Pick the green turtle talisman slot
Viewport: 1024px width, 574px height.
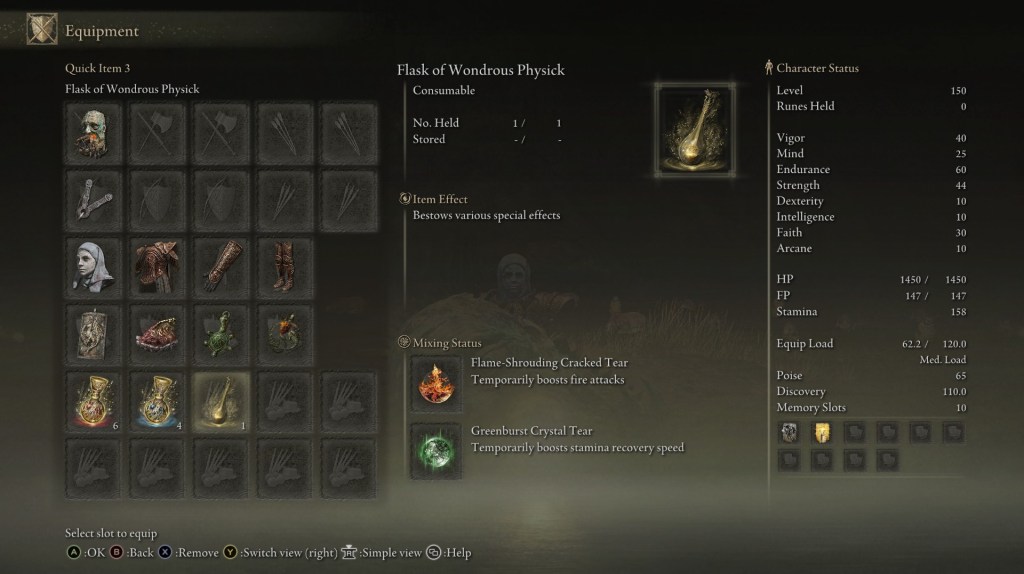(220, 334)
